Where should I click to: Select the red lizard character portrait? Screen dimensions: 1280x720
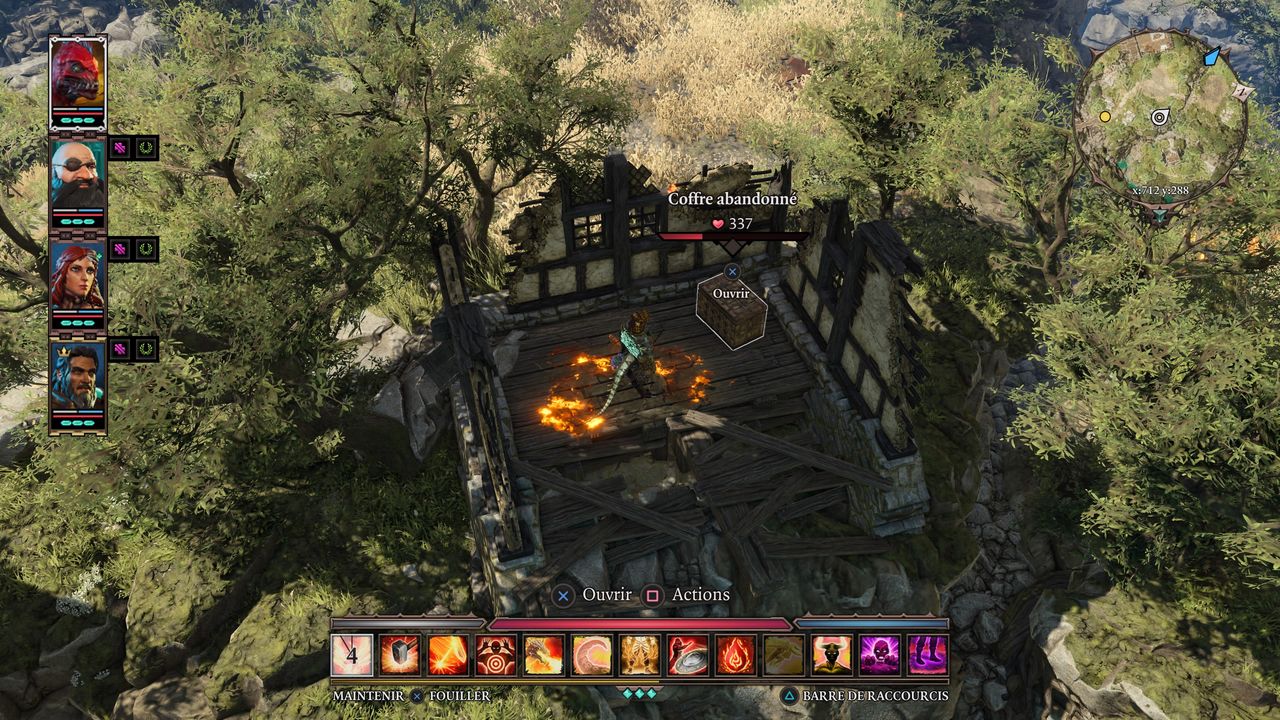[x=78, y=73]
